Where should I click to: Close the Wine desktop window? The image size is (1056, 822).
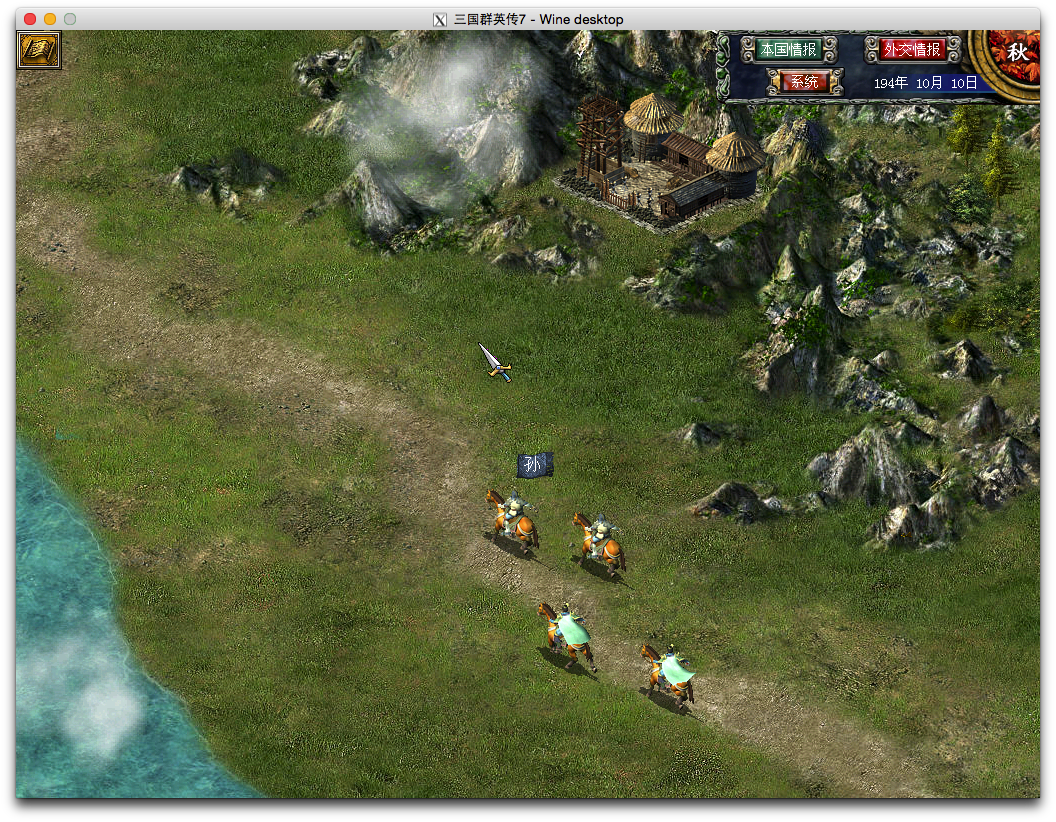pyautogui.click(x=30, y=19)
